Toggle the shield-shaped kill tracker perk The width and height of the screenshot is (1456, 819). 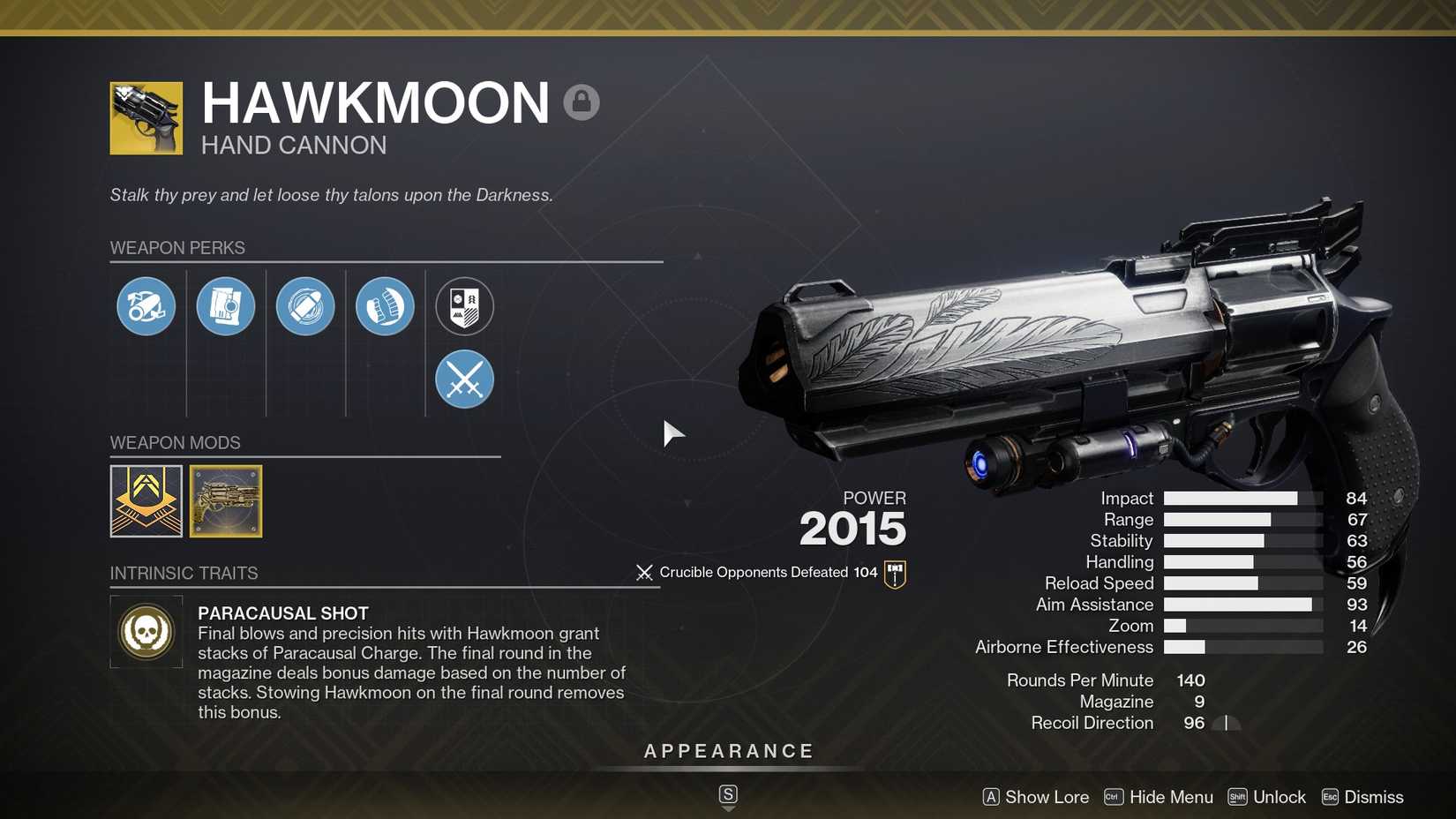pos(464,306)
